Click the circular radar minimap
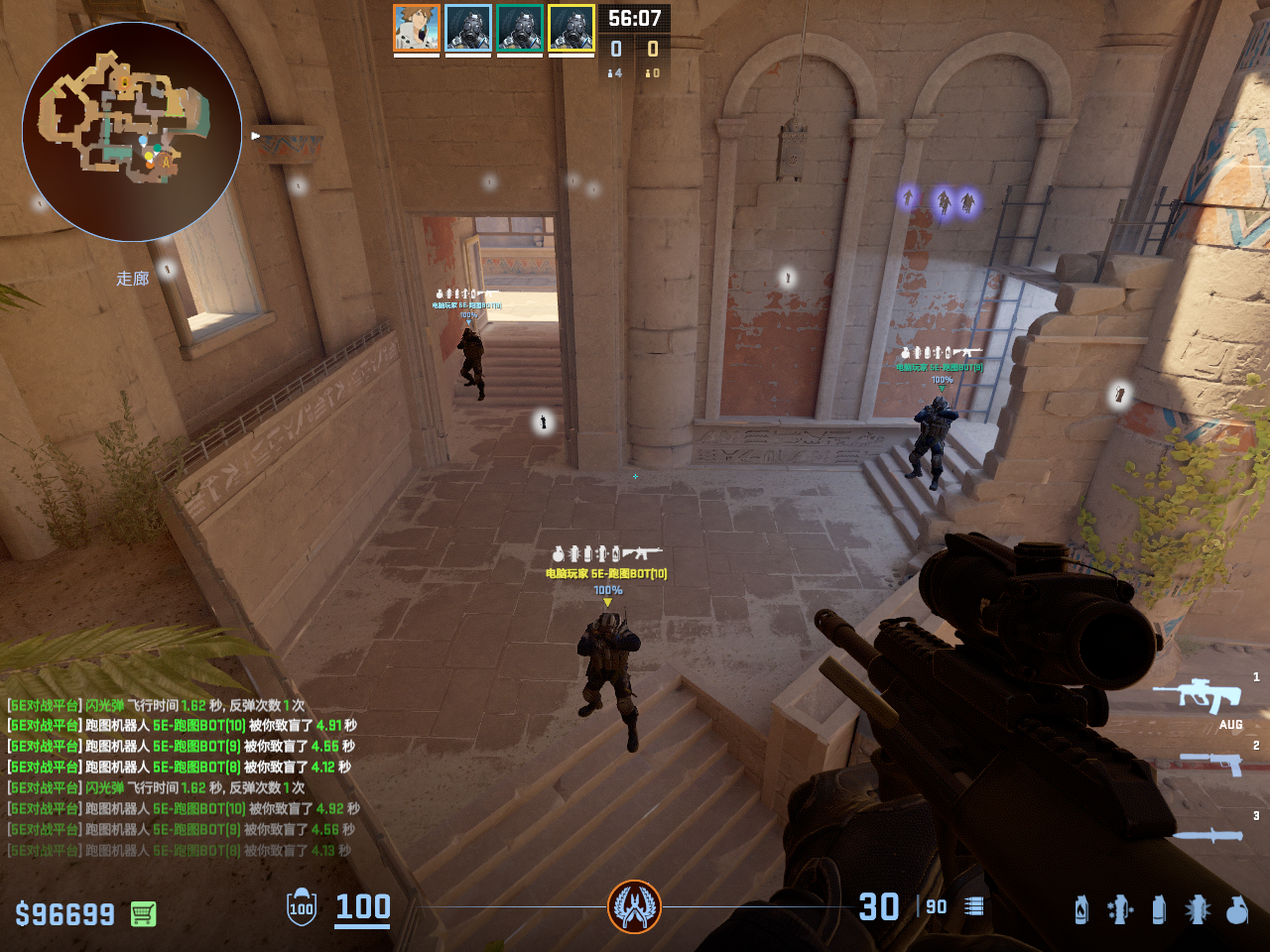The width and height of the screenshot is (1270, 952). (x=132, y=132)
